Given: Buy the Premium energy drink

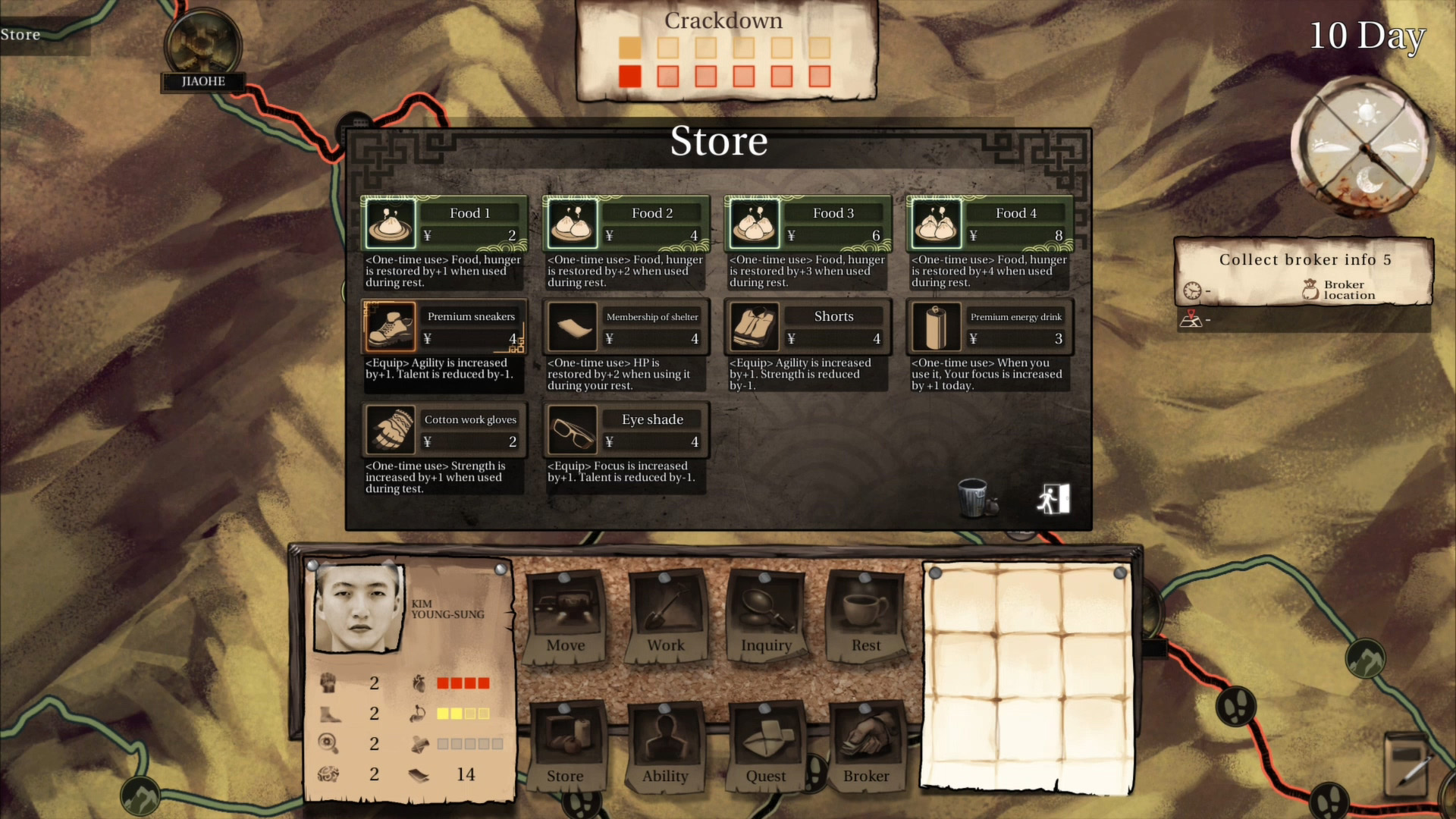Looking at the screenshot, I should (988, 328).
